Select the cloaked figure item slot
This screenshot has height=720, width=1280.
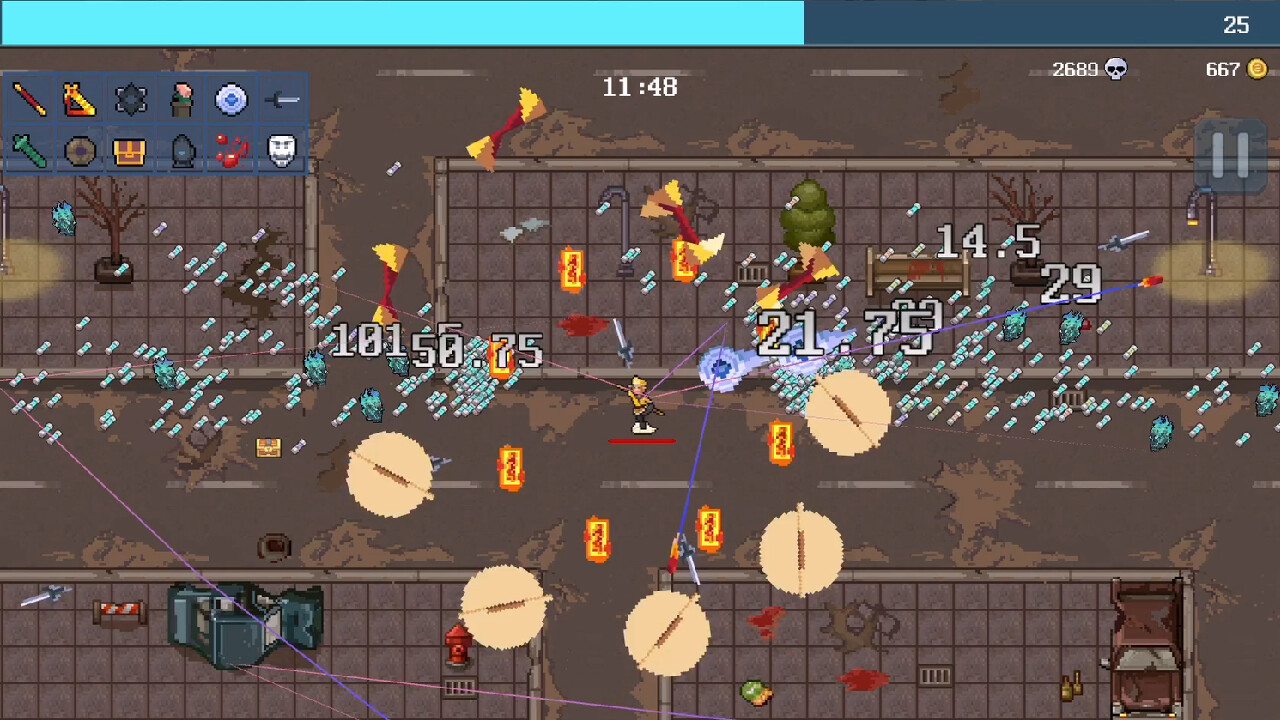coord(181,150)
